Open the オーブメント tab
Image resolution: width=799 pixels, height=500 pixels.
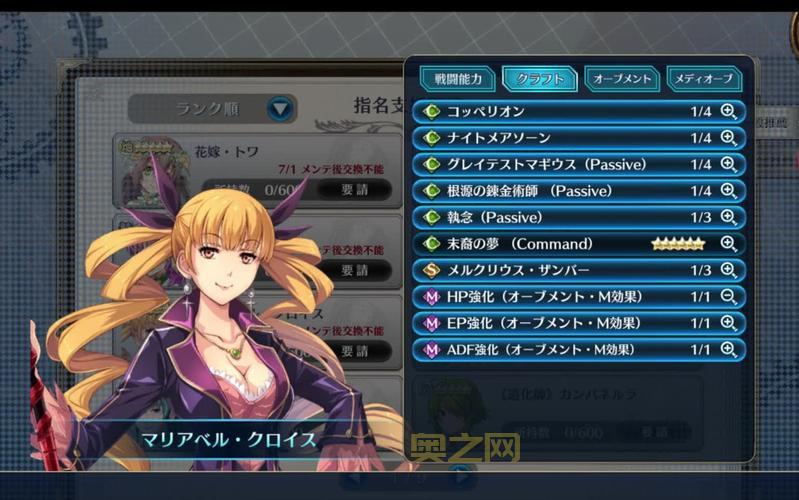click(x=621, y=78)
